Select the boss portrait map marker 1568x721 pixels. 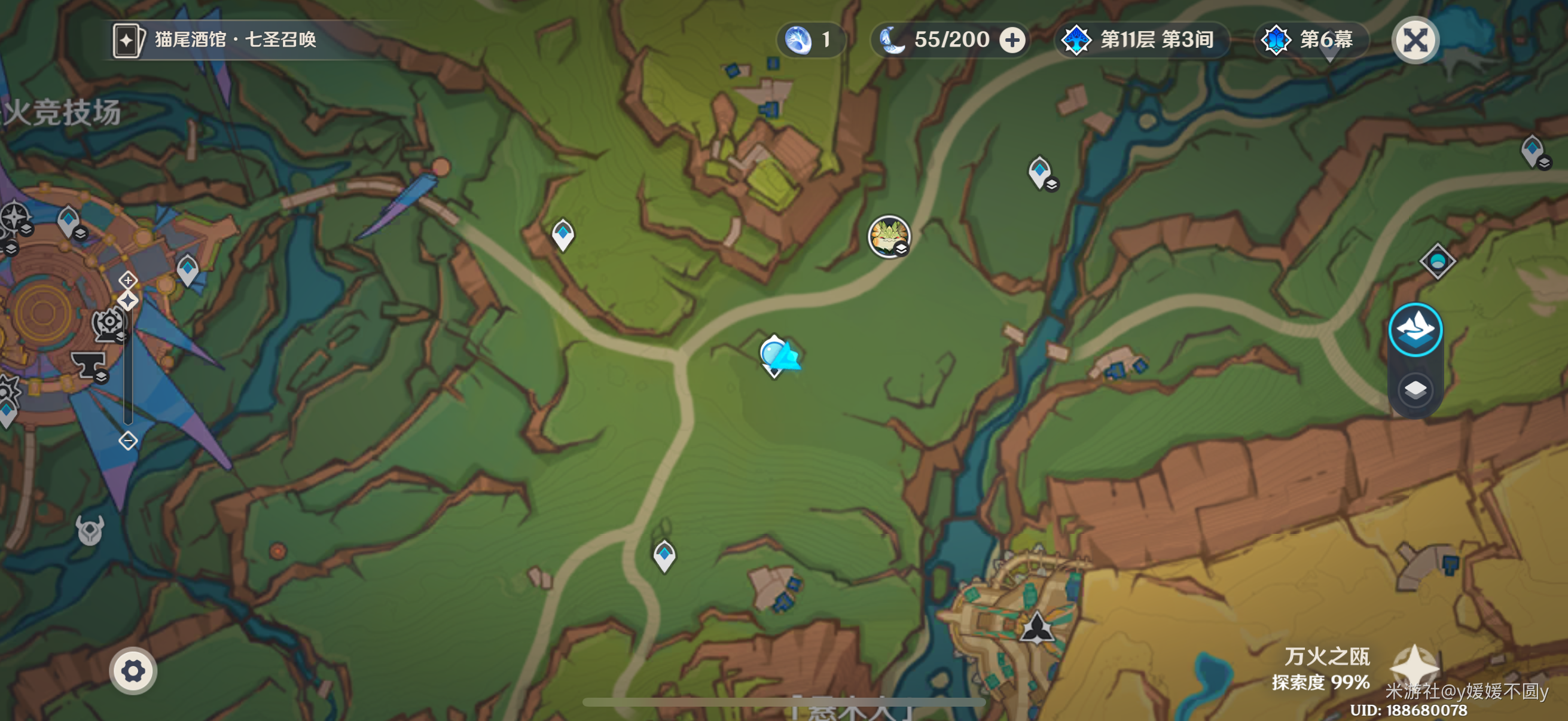(889, 236)
